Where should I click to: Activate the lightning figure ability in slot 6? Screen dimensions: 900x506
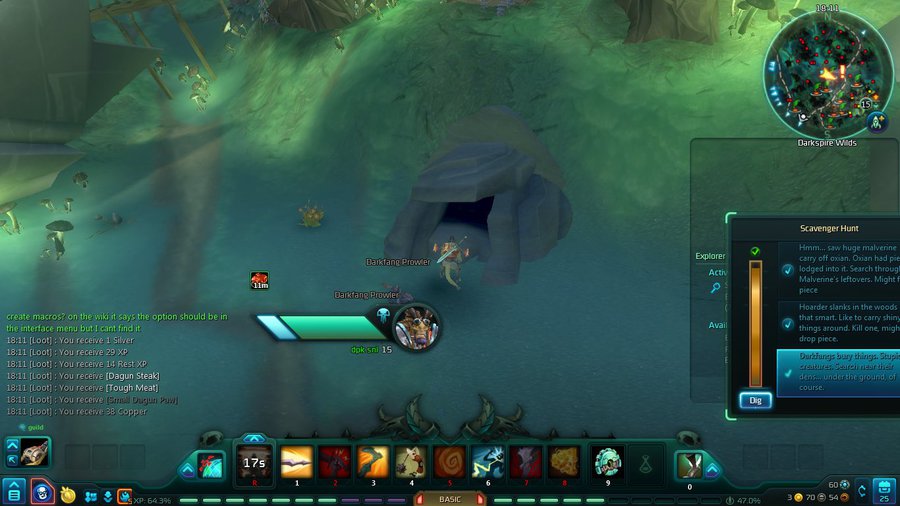pyautogui.click(x=487, y=462)
